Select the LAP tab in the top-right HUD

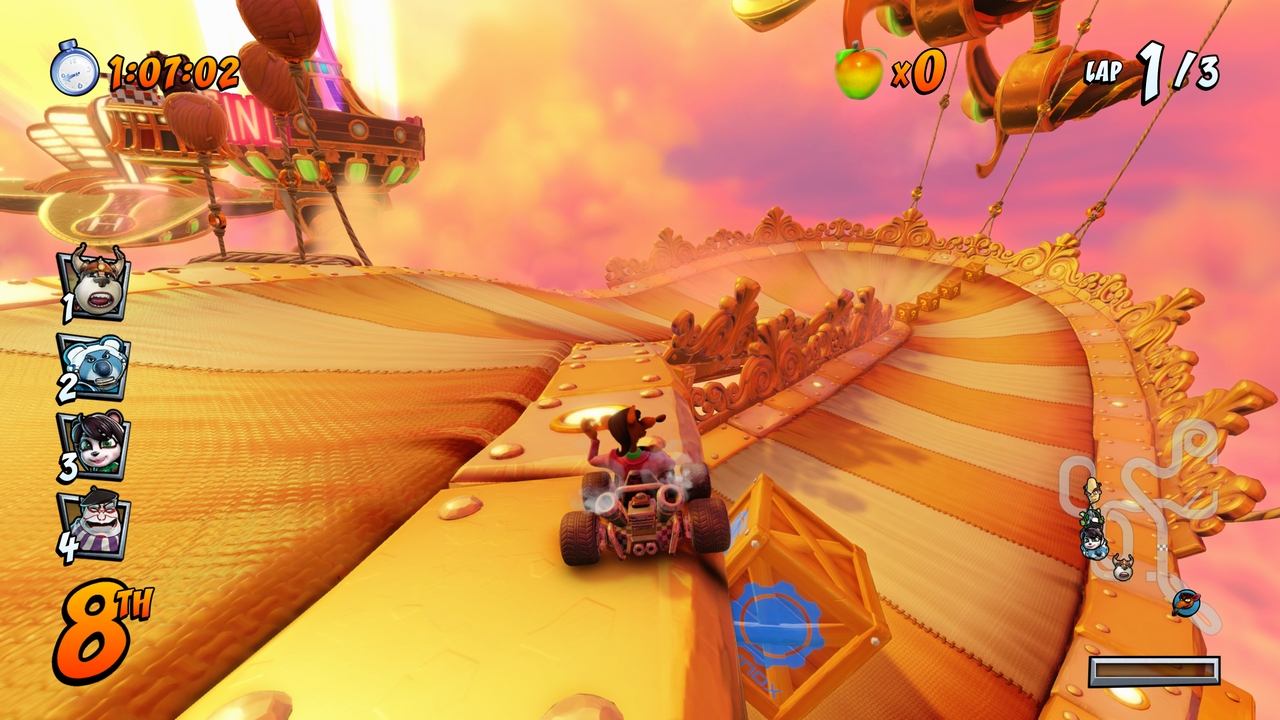[x=1103, y=71]
